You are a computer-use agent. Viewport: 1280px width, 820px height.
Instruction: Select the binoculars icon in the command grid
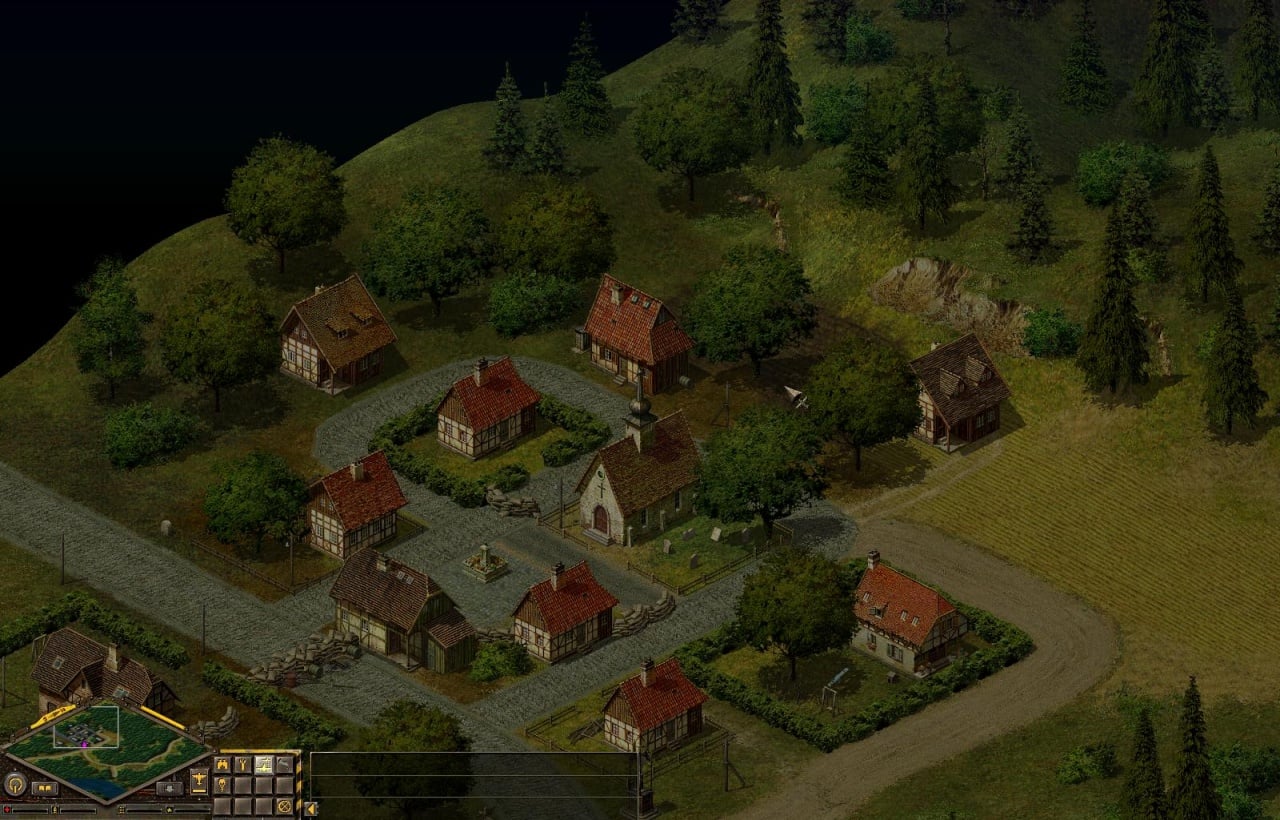tap(223, 765)
